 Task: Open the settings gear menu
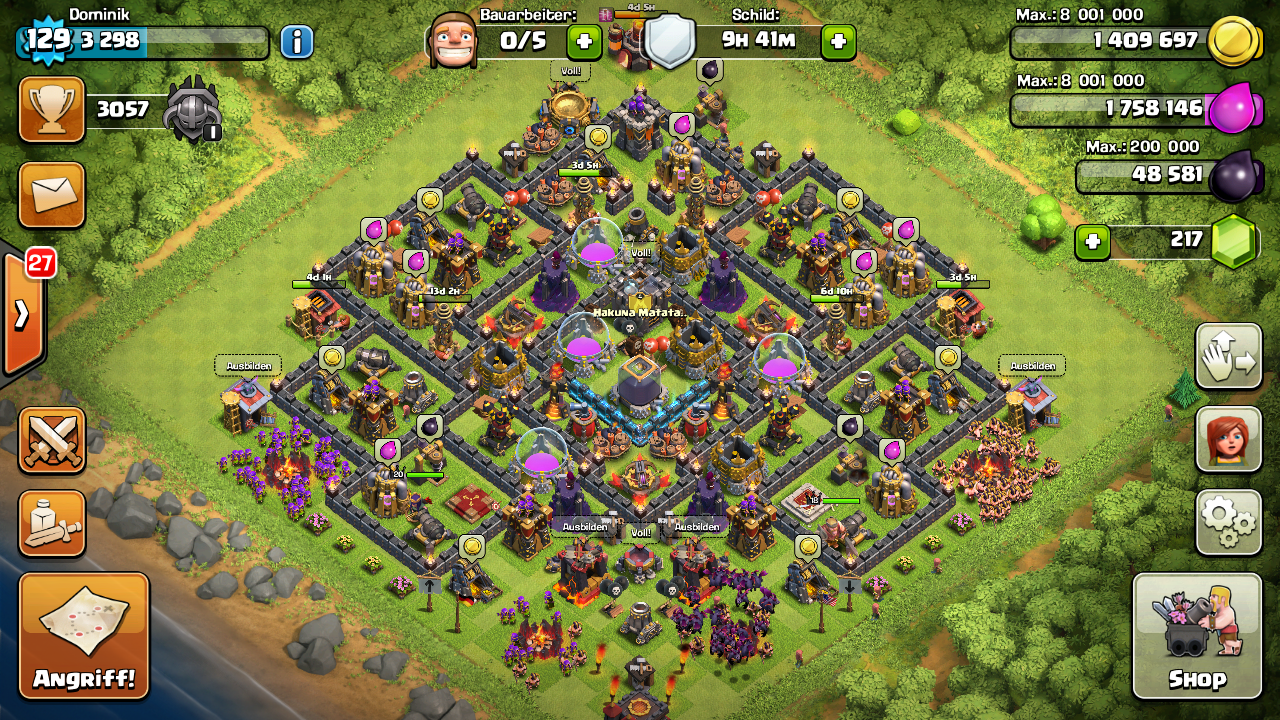[1228, 522]
